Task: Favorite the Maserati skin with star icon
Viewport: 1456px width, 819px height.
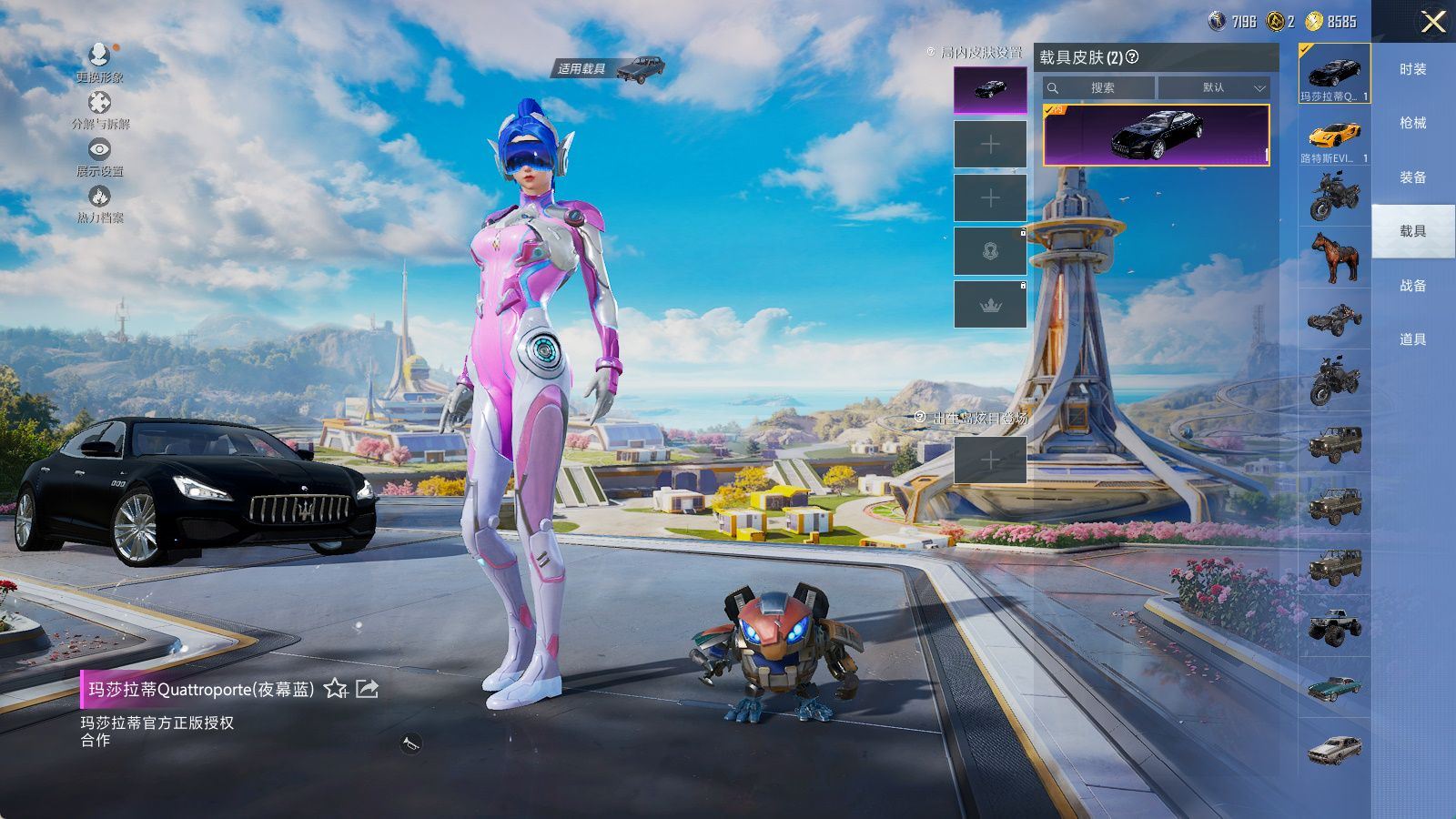Action: [336, 689]
